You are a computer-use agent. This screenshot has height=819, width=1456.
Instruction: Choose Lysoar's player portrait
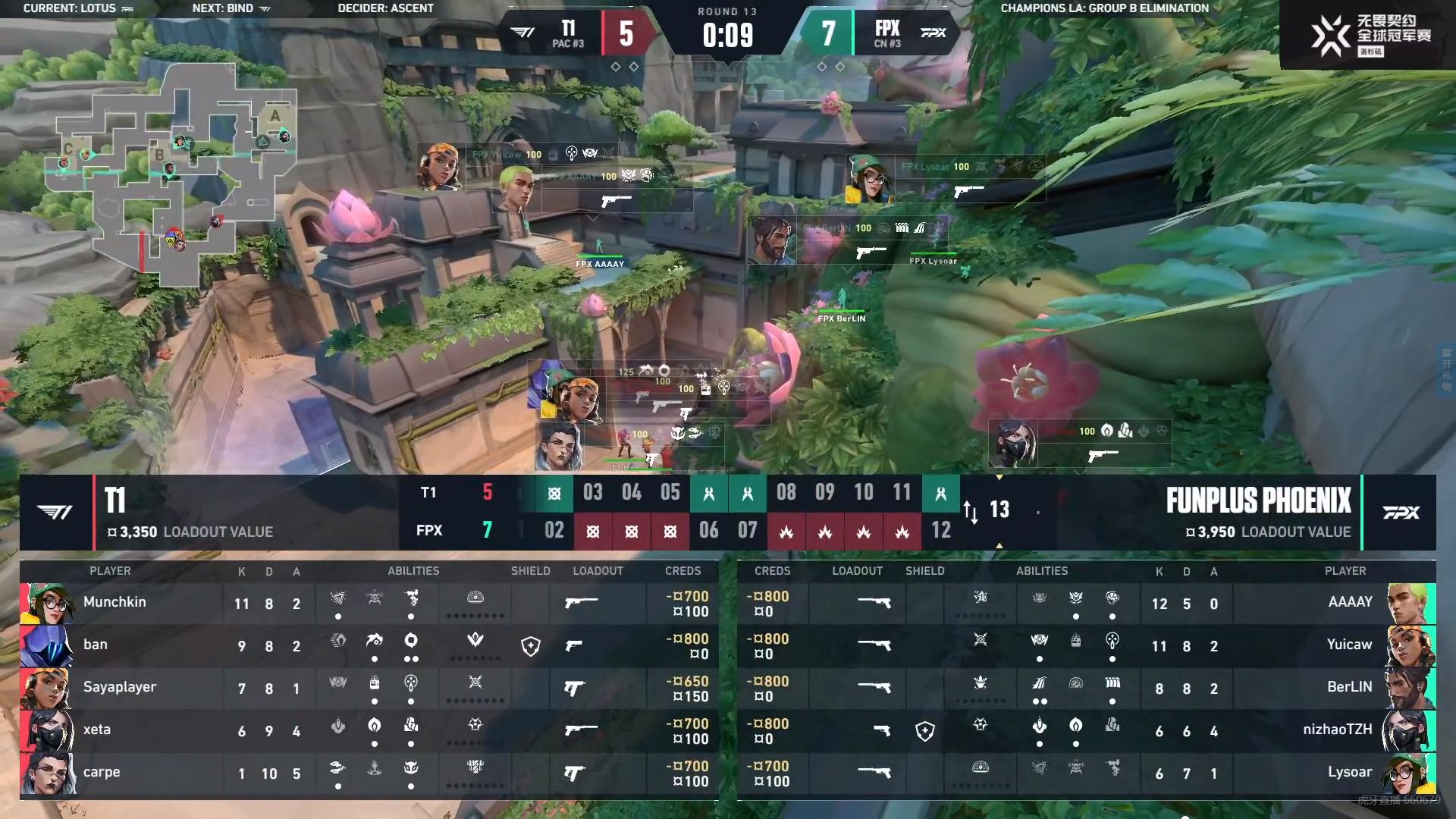coord(1410,773)
